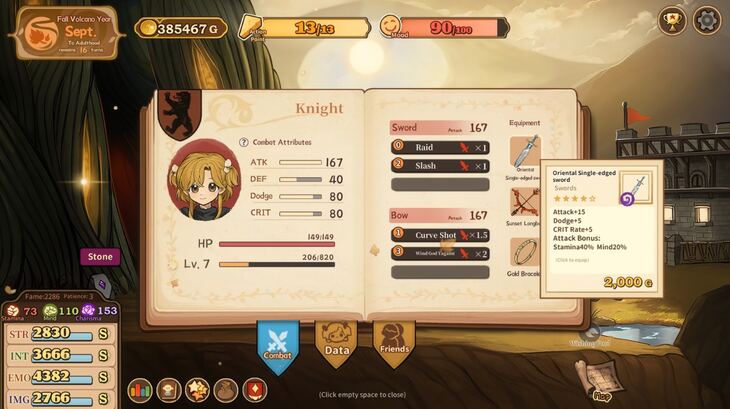Image resolution: width=730 pixels, height=409 pixels.
Task: Open the stars icon in bottom bar
Action: coord(198,390)
